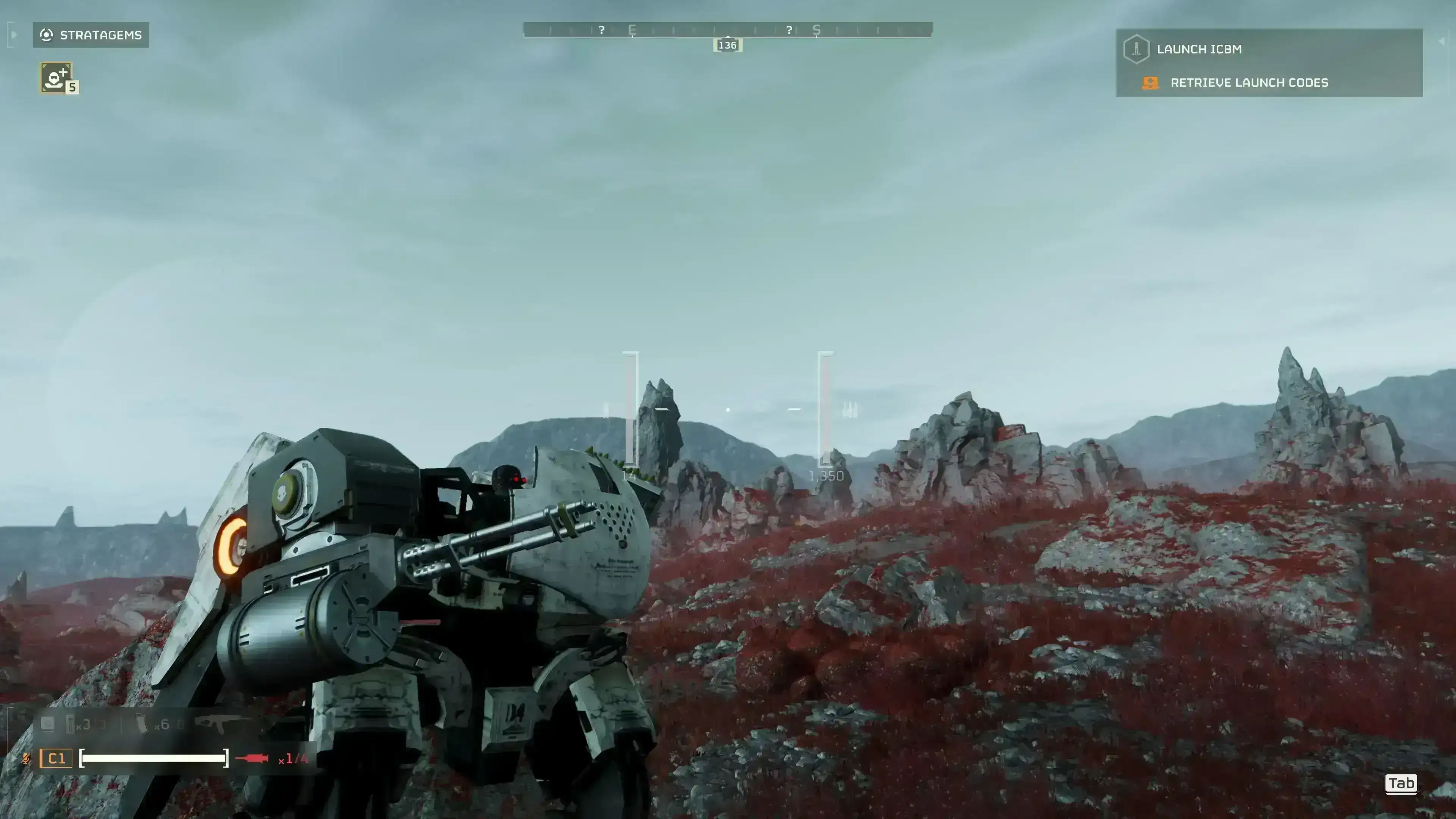The height and width of the screenshot is (819, 1456).
Task: Select the primary rifle weapon icon
Action: (218, 723)
